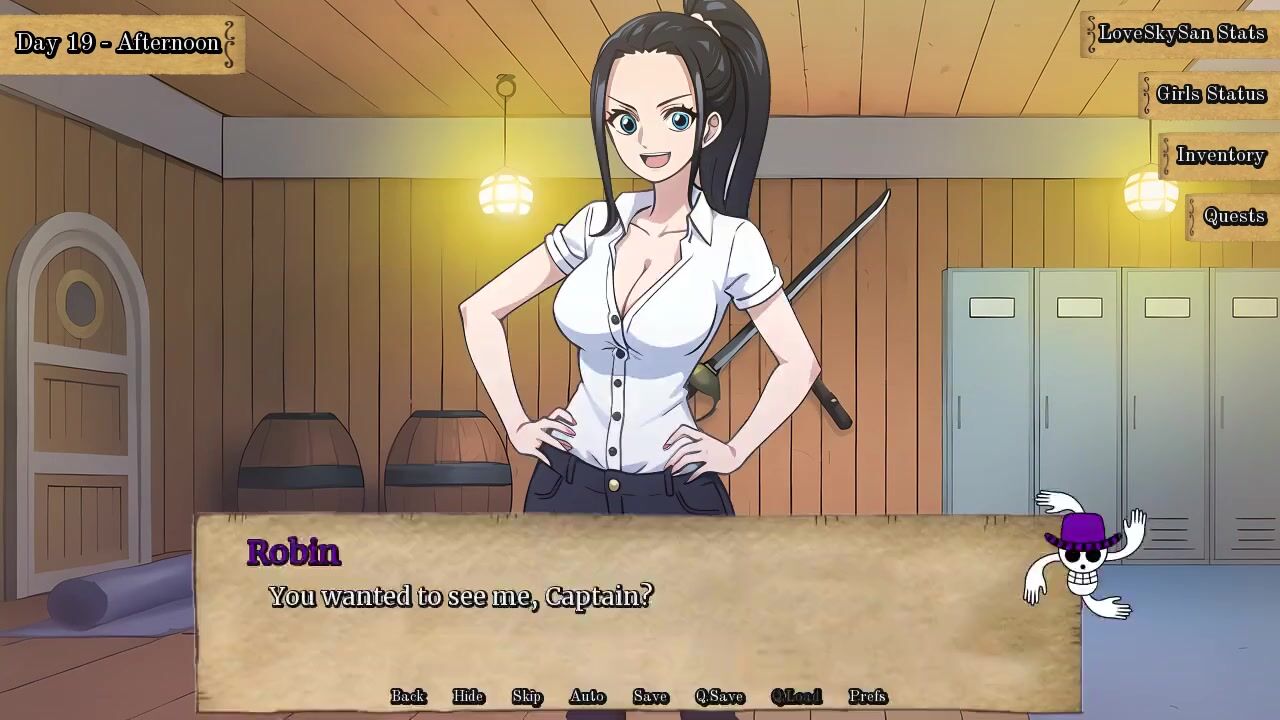Click the purple-hat skull mascot icon
1280x720 pixels.
(1084, 555)
